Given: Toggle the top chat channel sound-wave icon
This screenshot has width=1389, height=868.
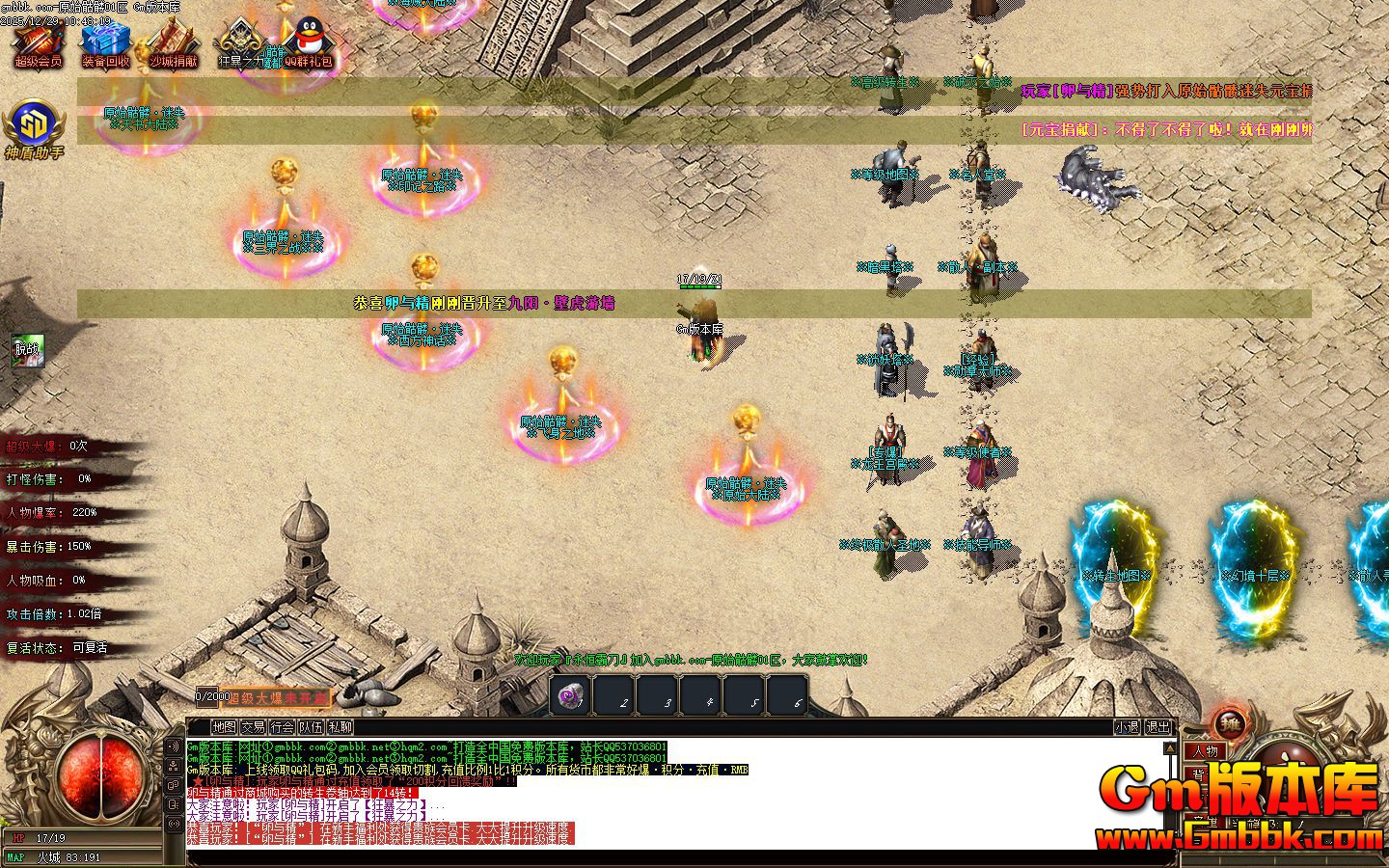Looking at the screenshot, I should (x=175, y=747).
